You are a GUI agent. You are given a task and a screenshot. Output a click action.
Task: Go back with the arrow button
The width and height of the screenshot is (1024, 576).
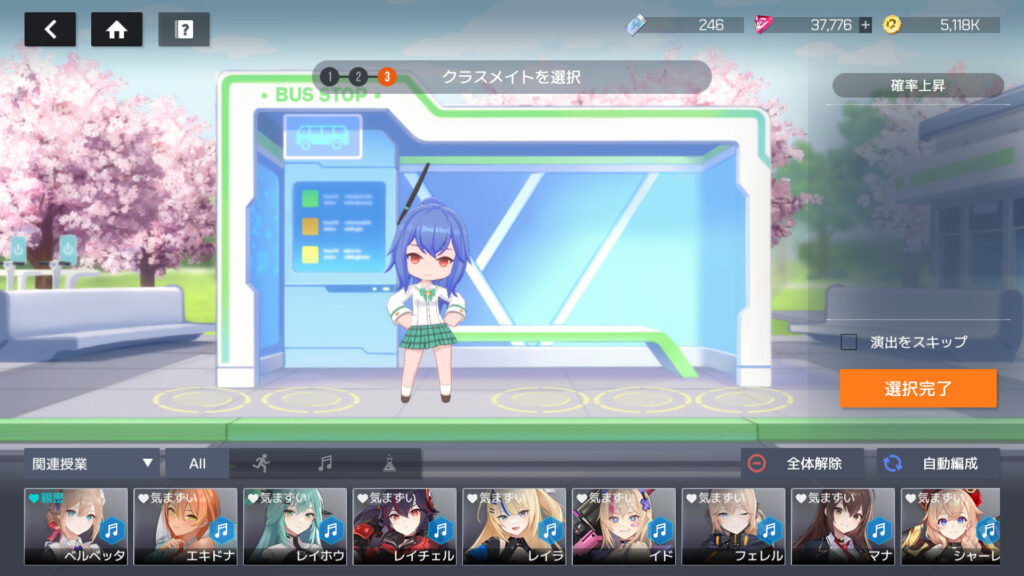[50, 29]
